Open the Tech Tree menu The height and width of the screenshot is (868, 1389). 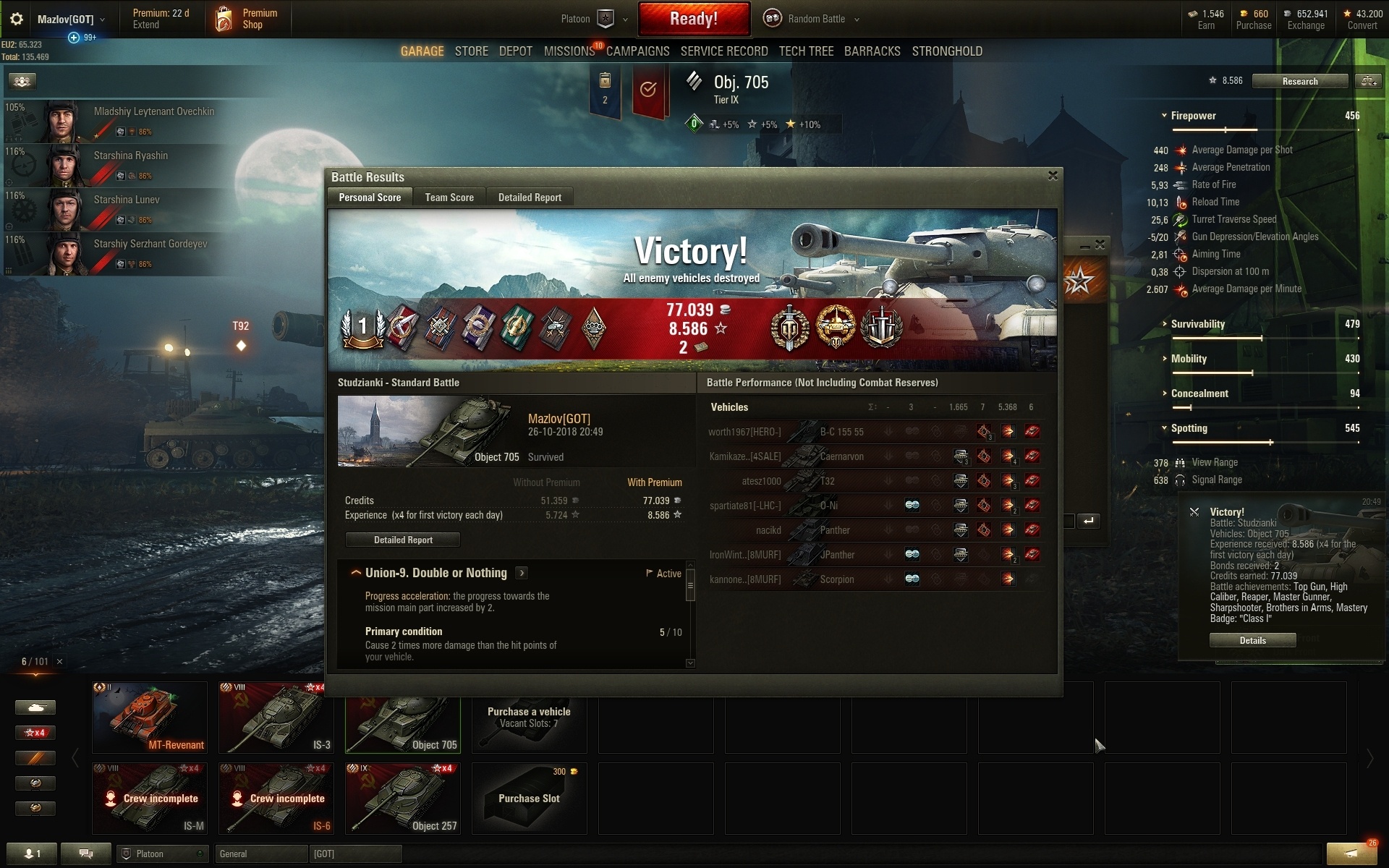coord(806,51)
